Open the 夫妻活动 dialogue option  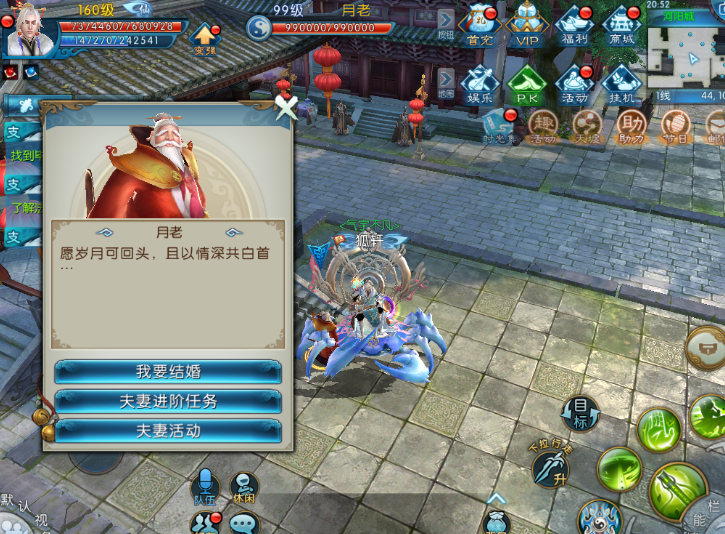click(x=167, y=431)
